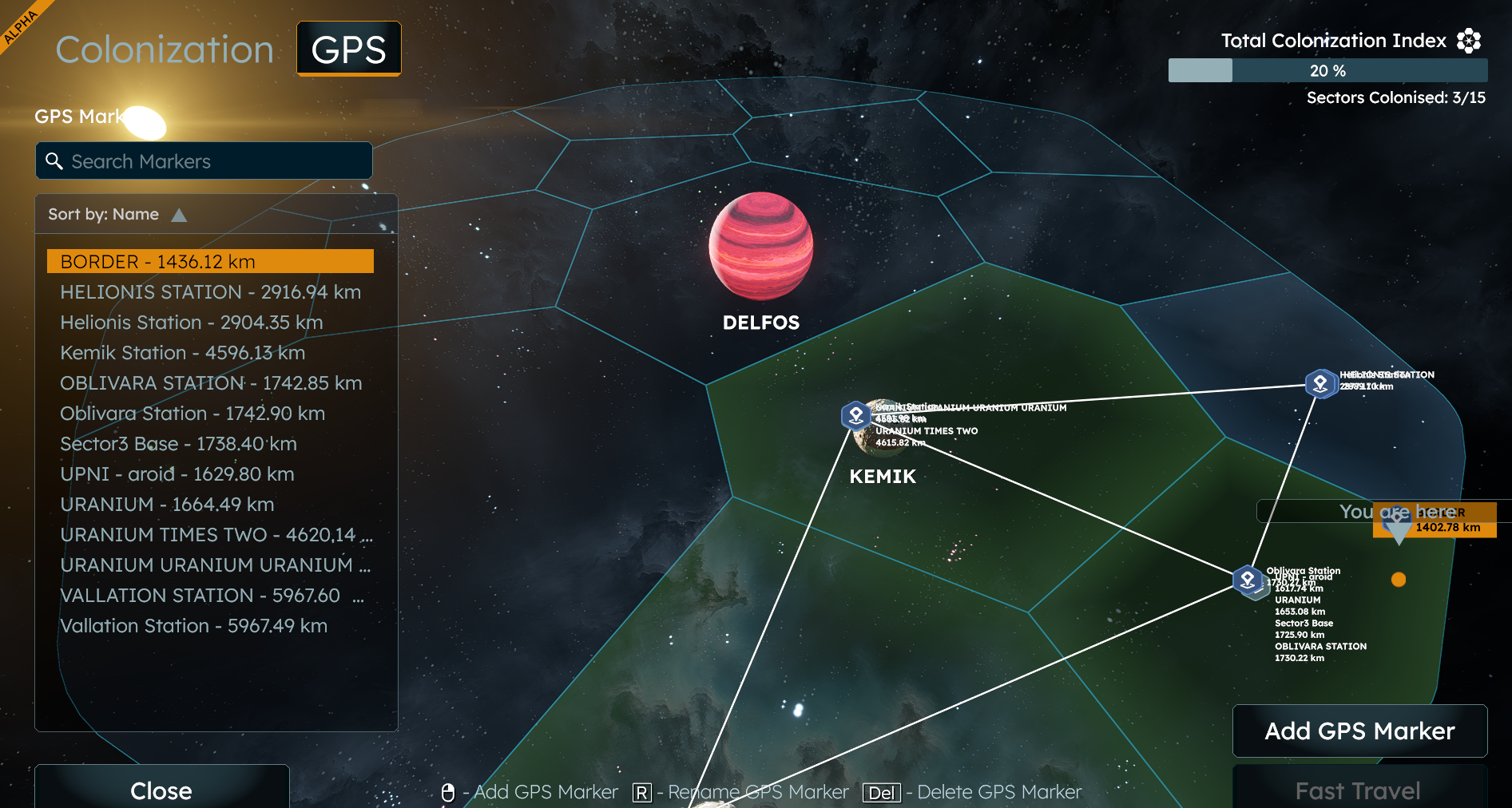Viewport: 1512px width, 808px height.
Task: Click the Oblivara station map marker icon
Action: coord(1248,579)
